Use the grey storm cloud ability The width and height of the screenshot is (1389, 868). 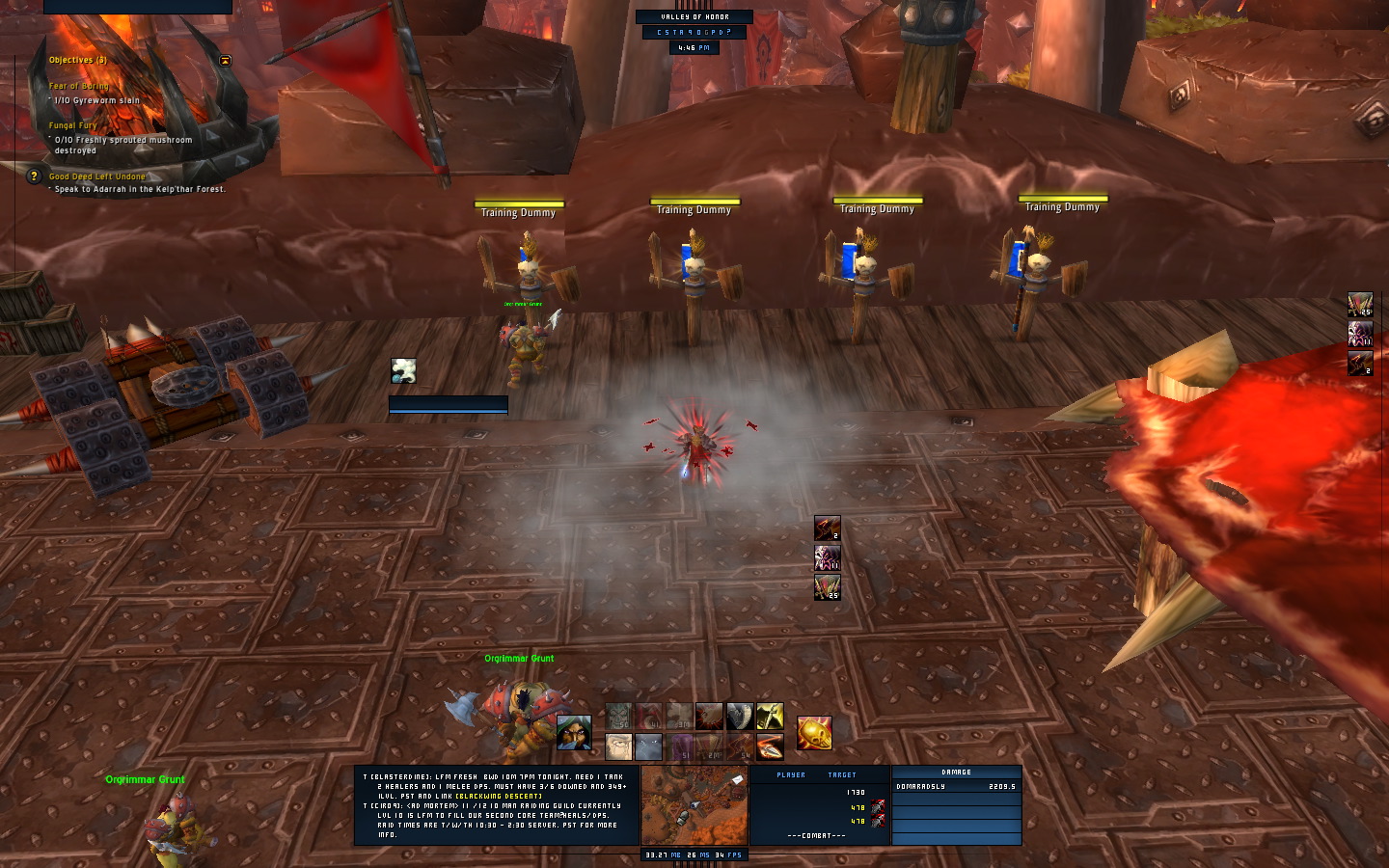coord(649,746)
